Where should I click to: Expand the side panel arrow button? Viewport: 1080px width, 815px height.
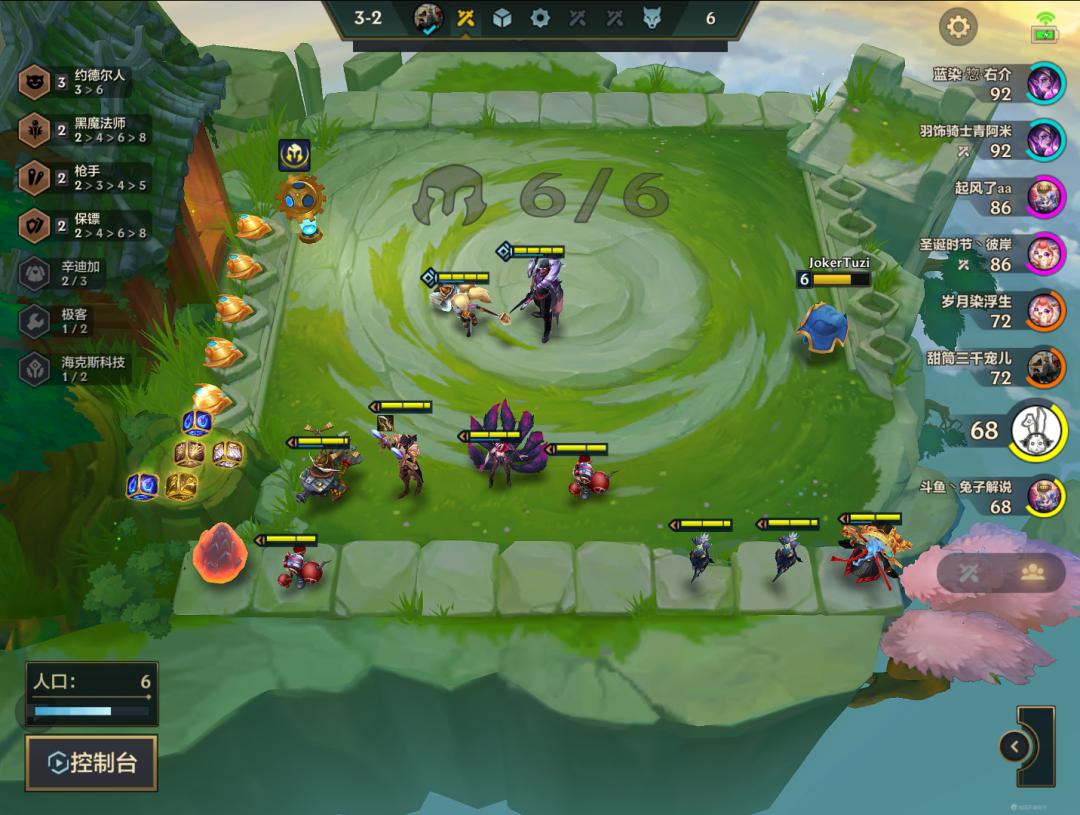point(1015,746)
